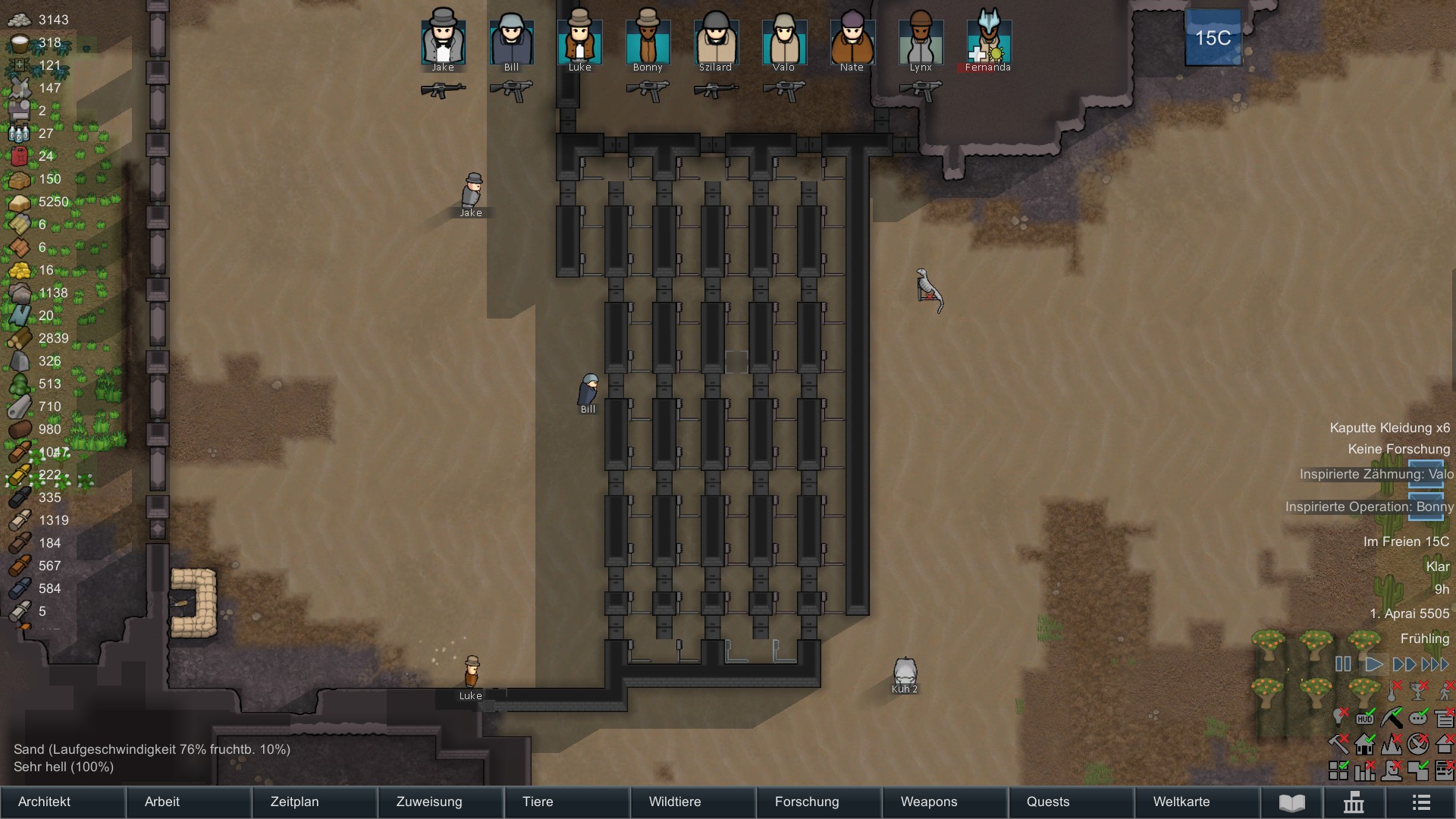Image resolution: width=1456 pixels, height=819 pixels.
Task: Toggle the home area house overlay
Action: pos(1364,744)
